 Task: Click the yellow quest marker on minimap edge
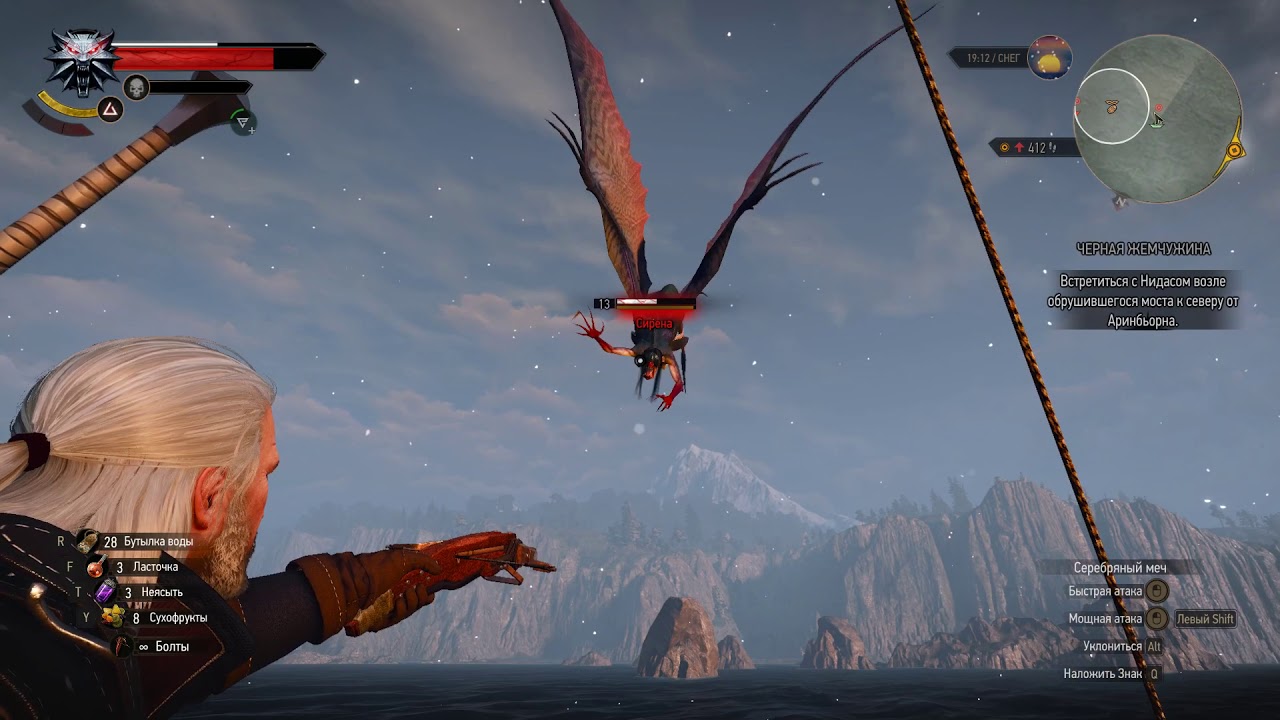pyautogui.click(x=1234, y=150)
